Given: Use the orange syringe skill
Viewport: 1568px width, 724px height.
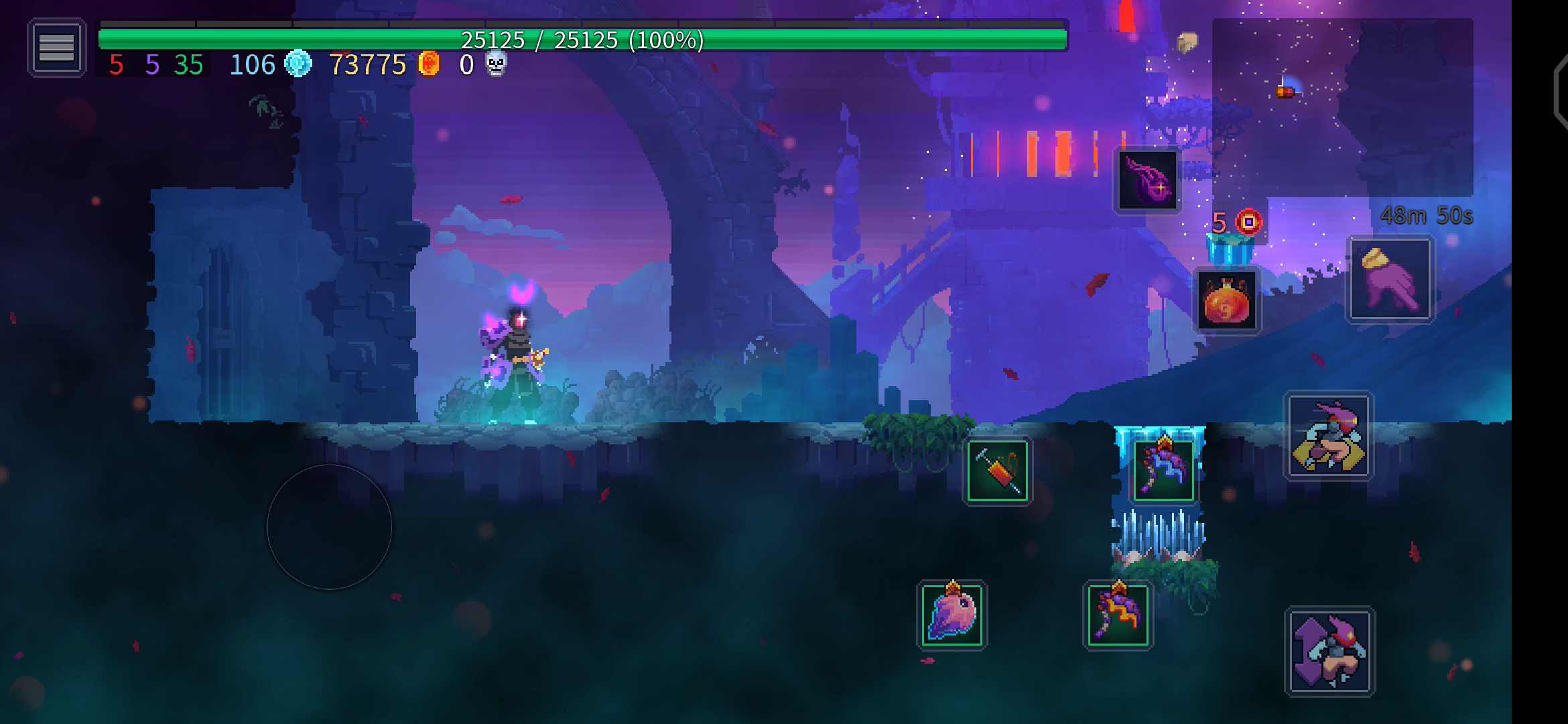Looking at the screenshot, I should (x=997, y=471).
